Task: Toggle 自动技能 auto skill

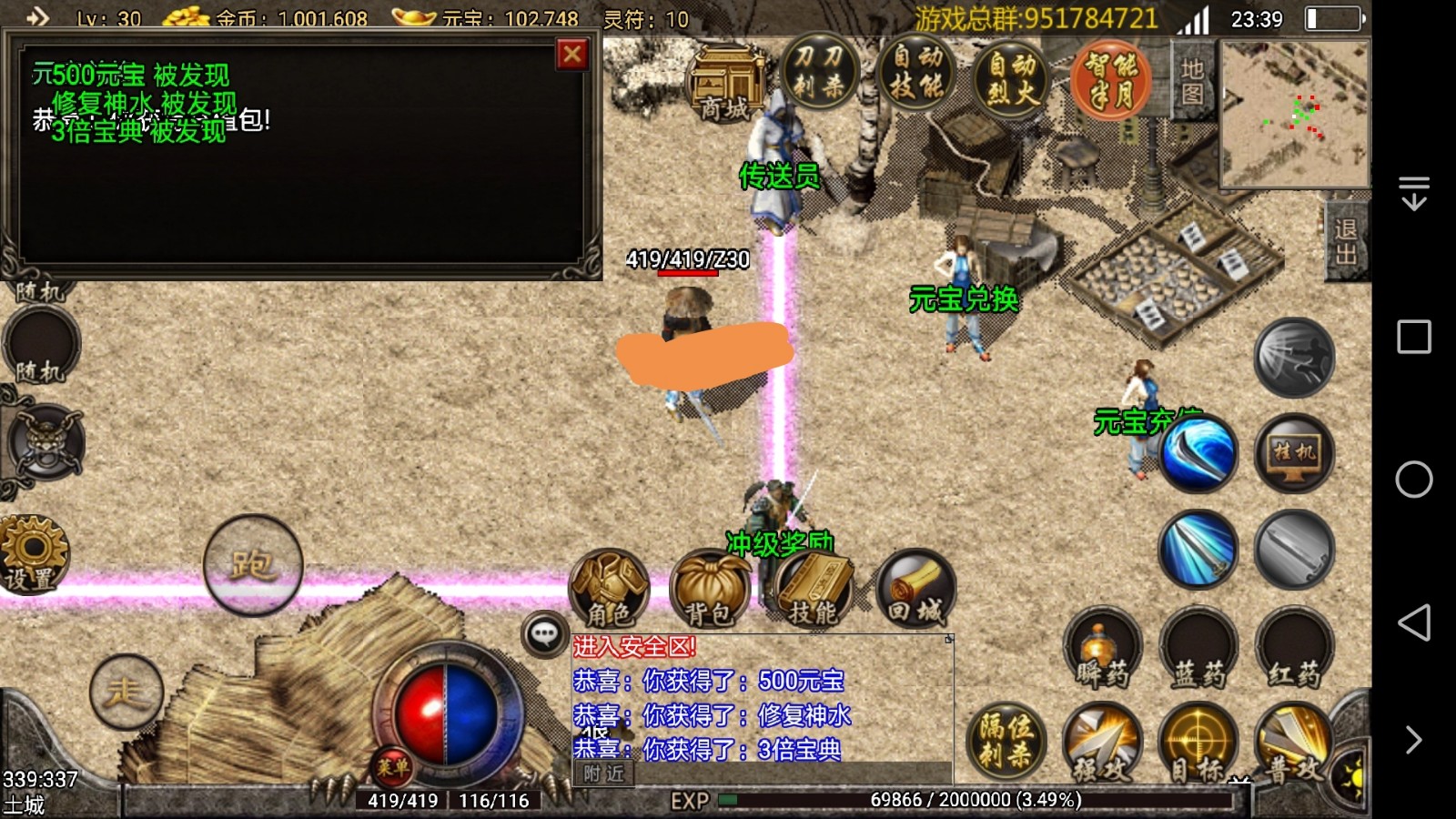Action: click(x=916, y=73)
